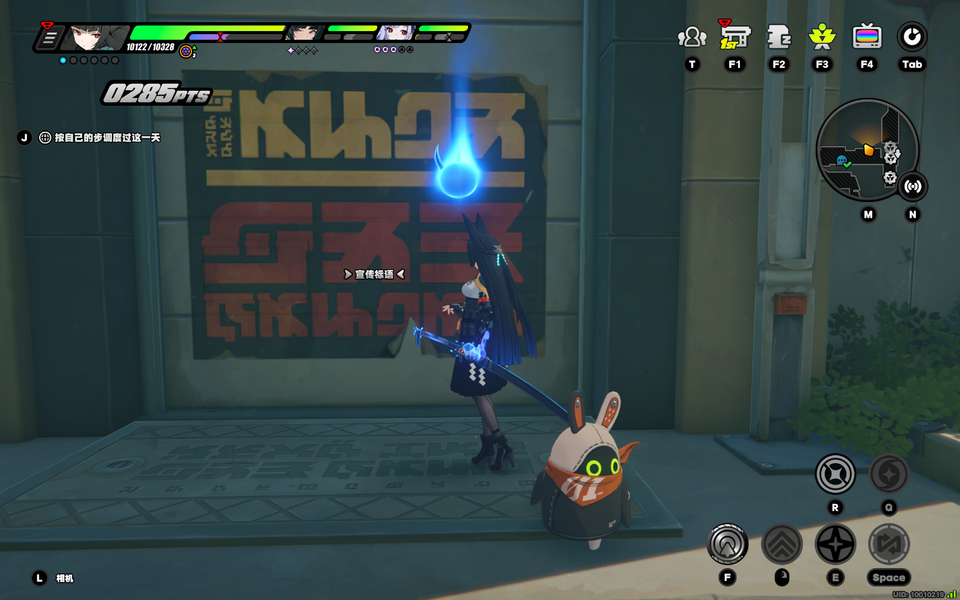Image resolution: width=960 pixels, height=600 pixels.
Task: Activate the shuriken-shaped skill icon
Action: coord(836,544)
